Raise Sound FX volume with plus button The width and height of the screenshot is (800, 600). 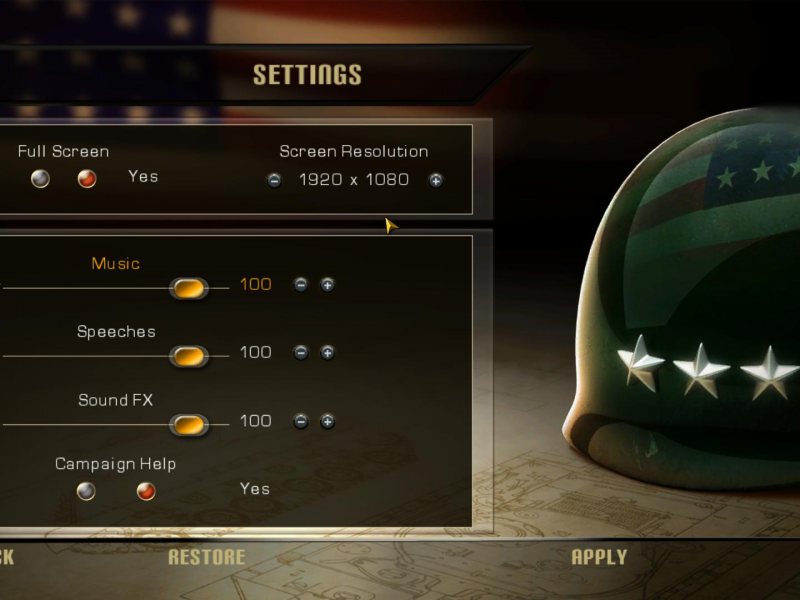(x=327, y=421)
